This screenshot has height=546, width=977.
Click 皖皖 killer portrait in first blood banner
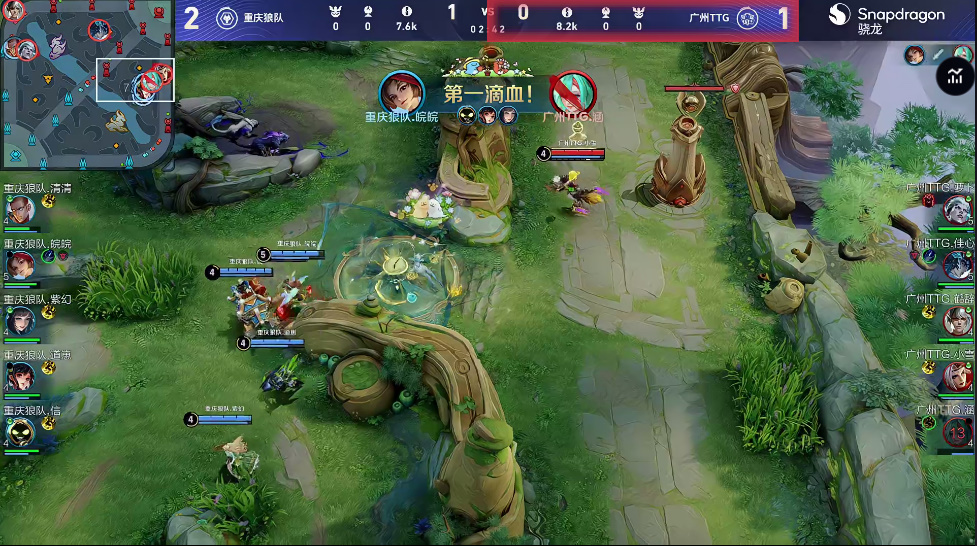pos(401,93)
